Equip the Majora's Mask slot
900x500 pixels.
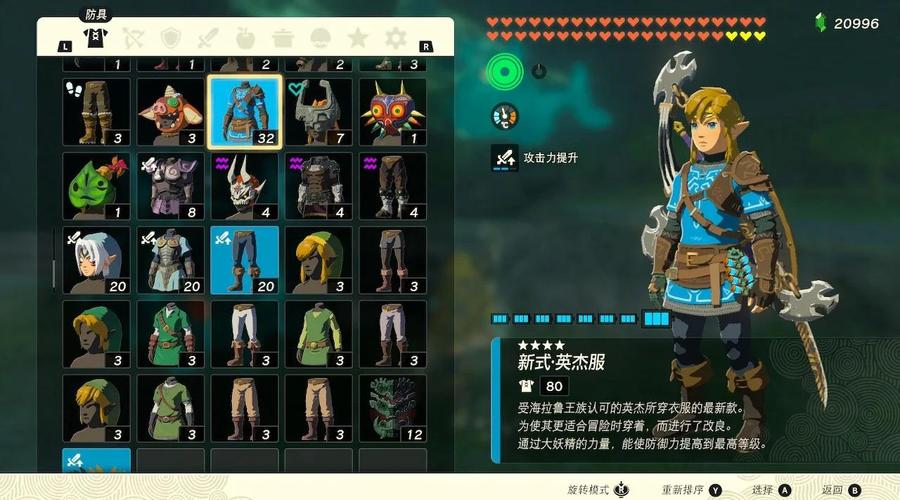393,111
